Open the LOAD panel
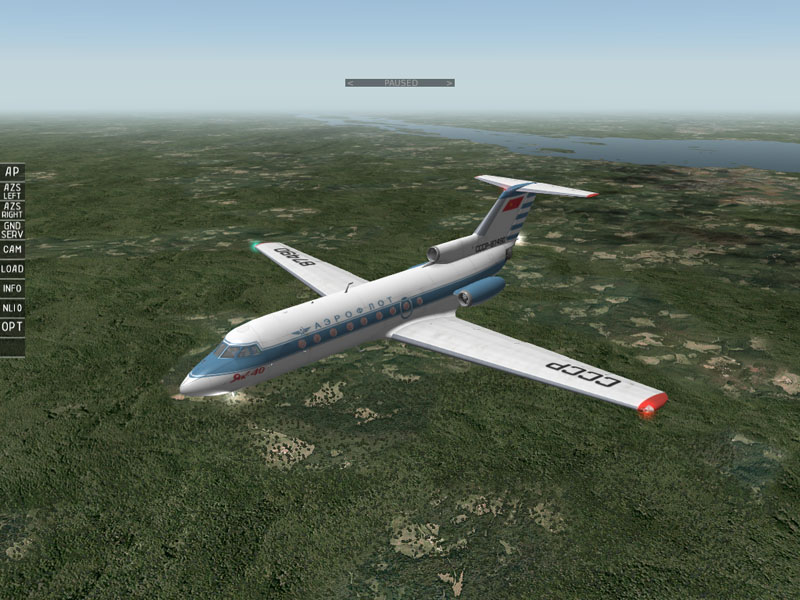Screen dimensions: 800x600 (x=12, y=269)
